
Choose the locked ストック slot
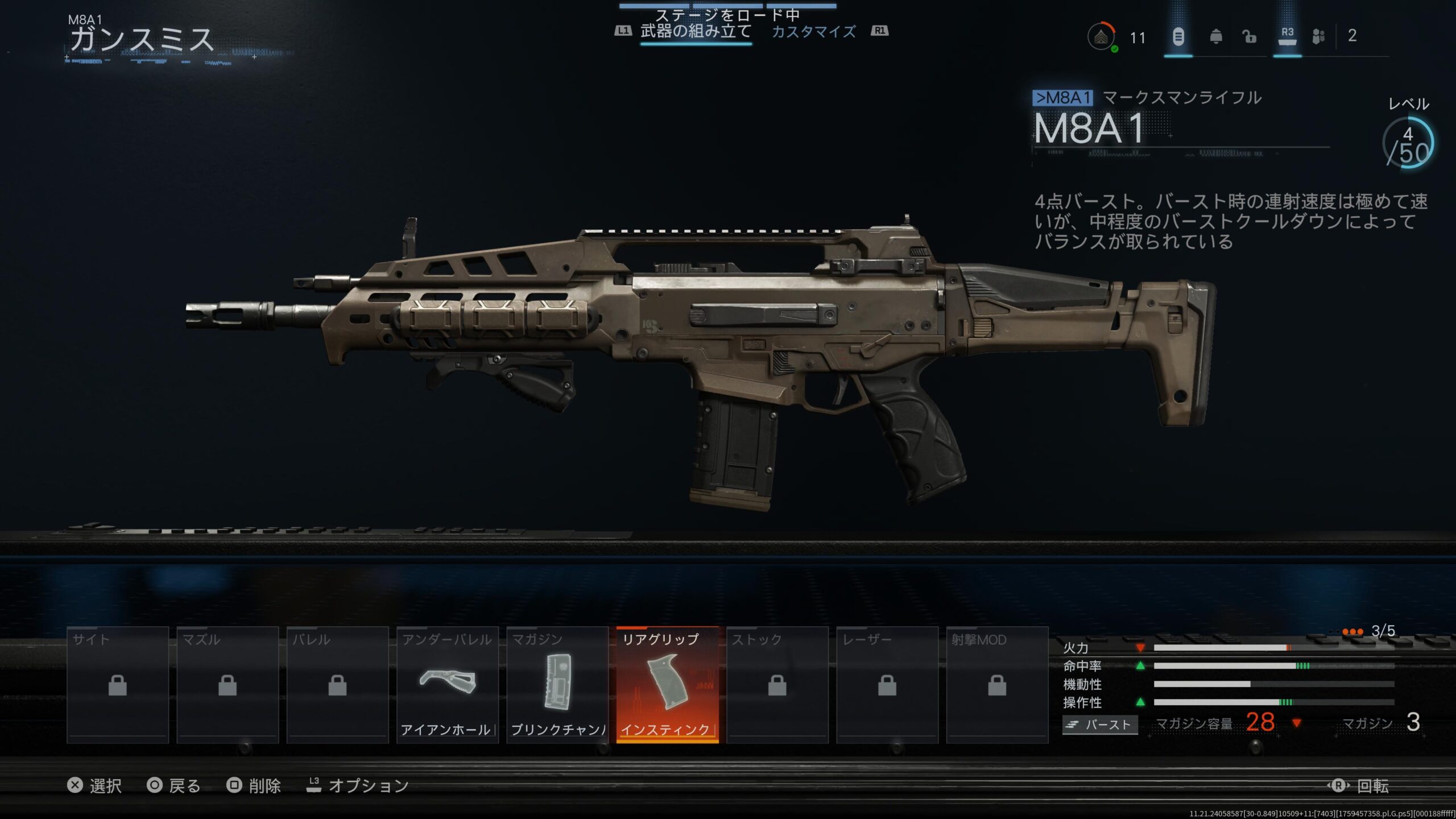777,685
